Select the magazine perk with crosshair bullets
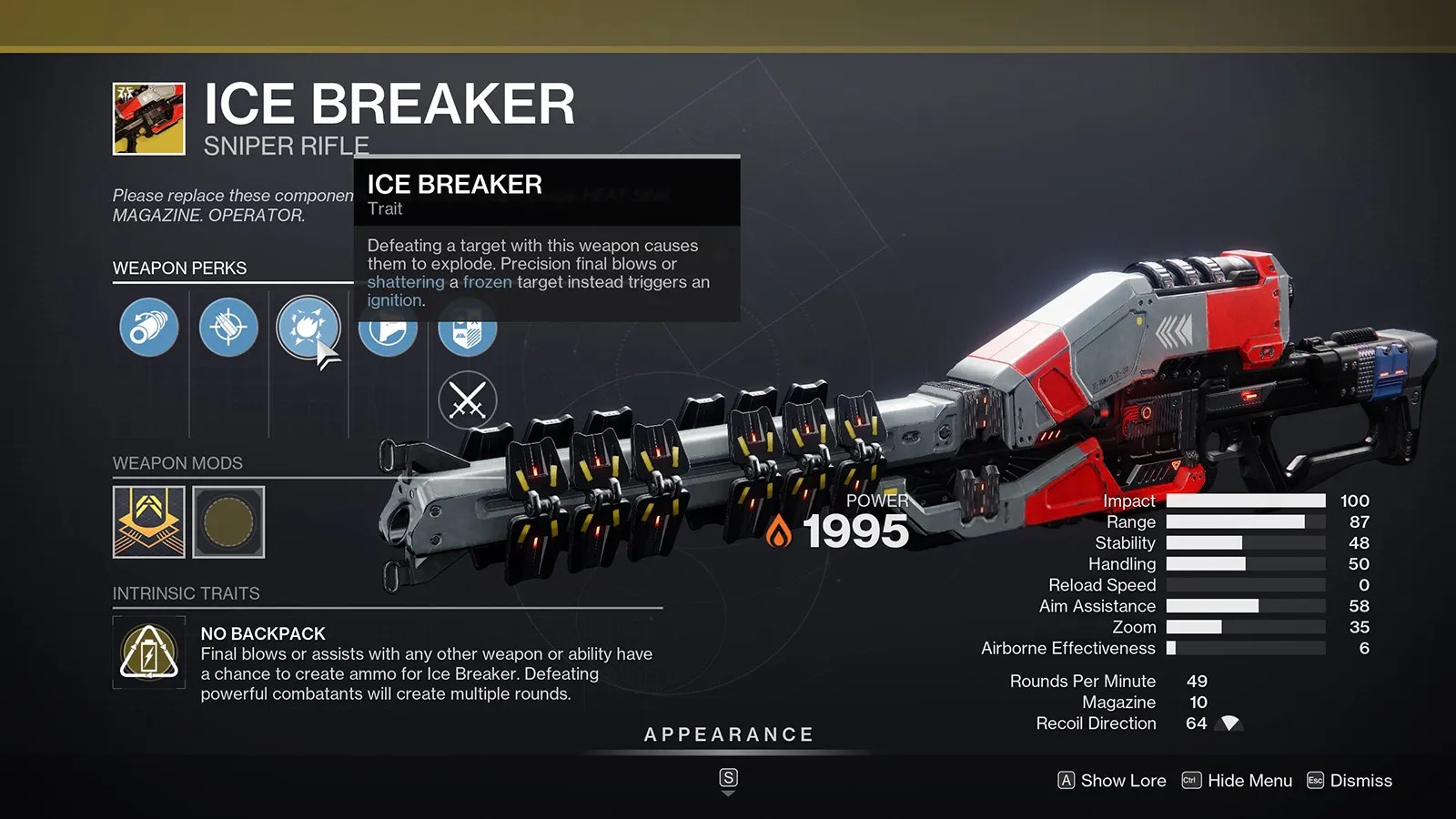Image resolution: width=1456 pixels, height=819 pixels. [x=227, y=329]
